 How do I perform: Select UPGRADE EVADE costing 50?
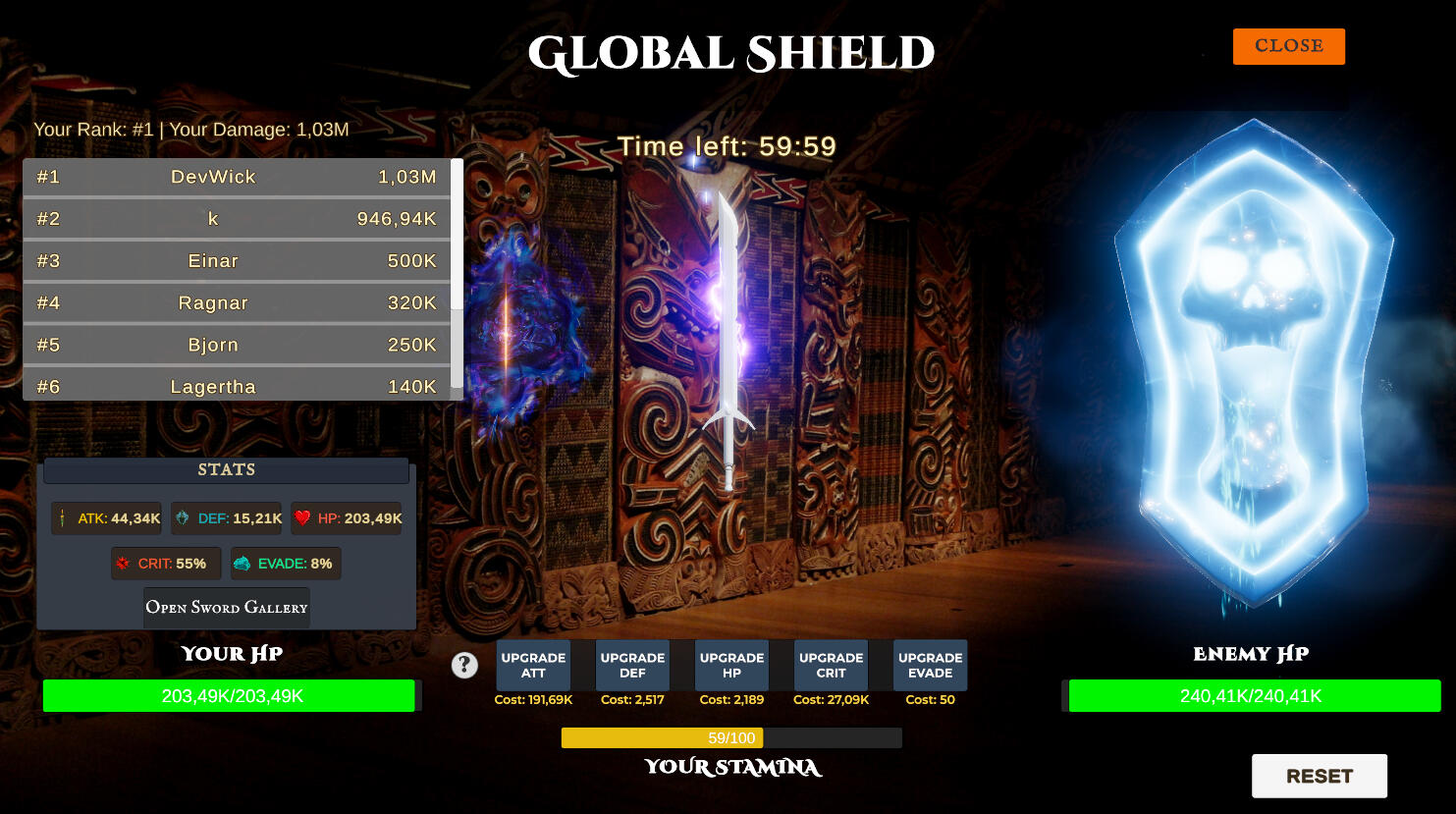pos(929,665)
